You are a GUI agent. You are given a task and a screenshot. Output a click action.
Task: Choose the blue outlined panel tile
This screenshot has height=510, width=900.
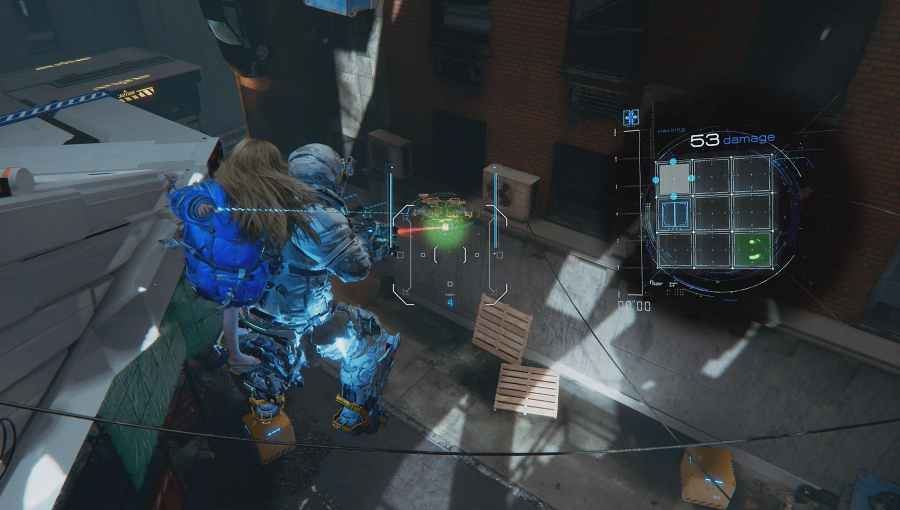point(676,213)
